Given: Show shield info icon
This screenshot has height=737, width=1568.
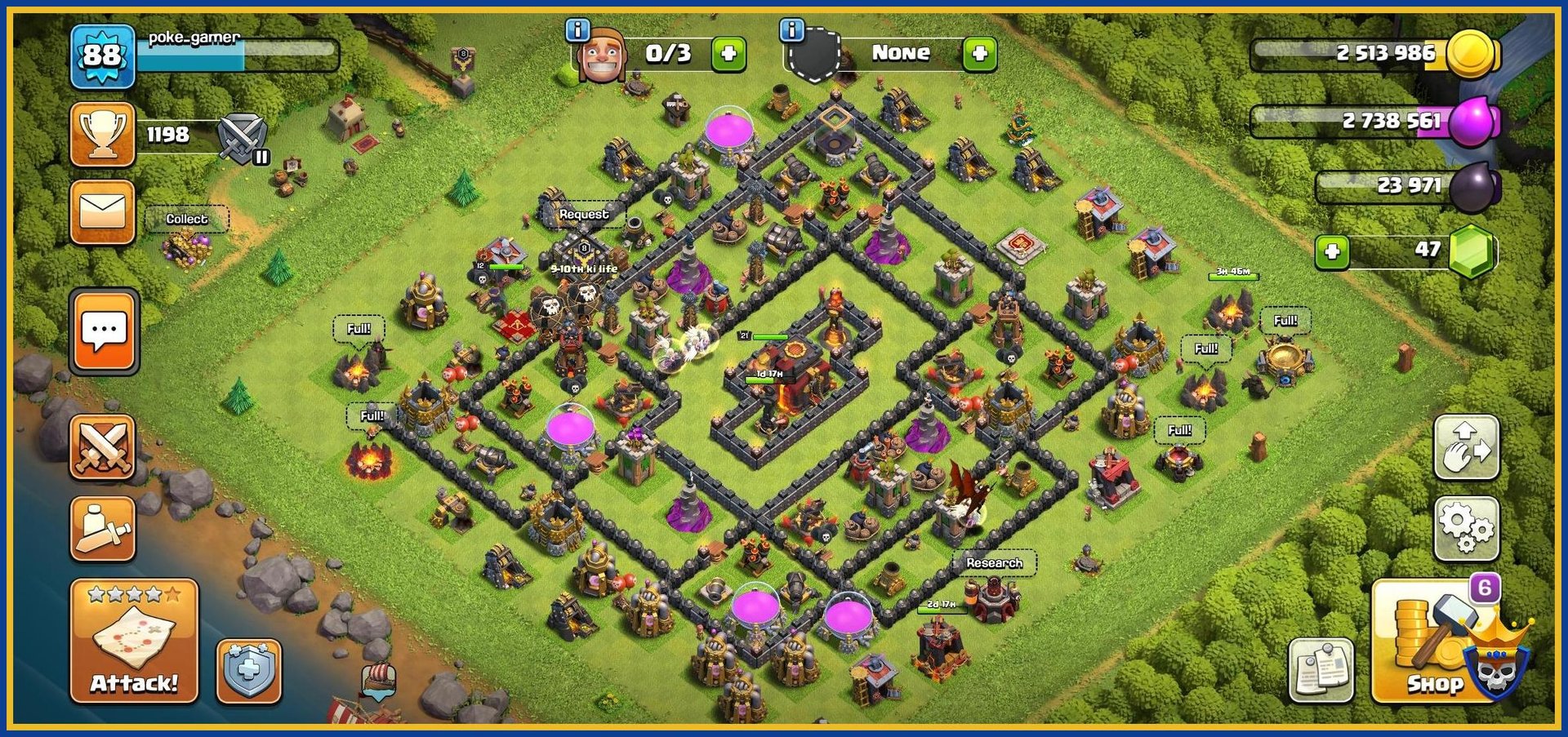Looking at the screenshot, I should coord(791,30).
